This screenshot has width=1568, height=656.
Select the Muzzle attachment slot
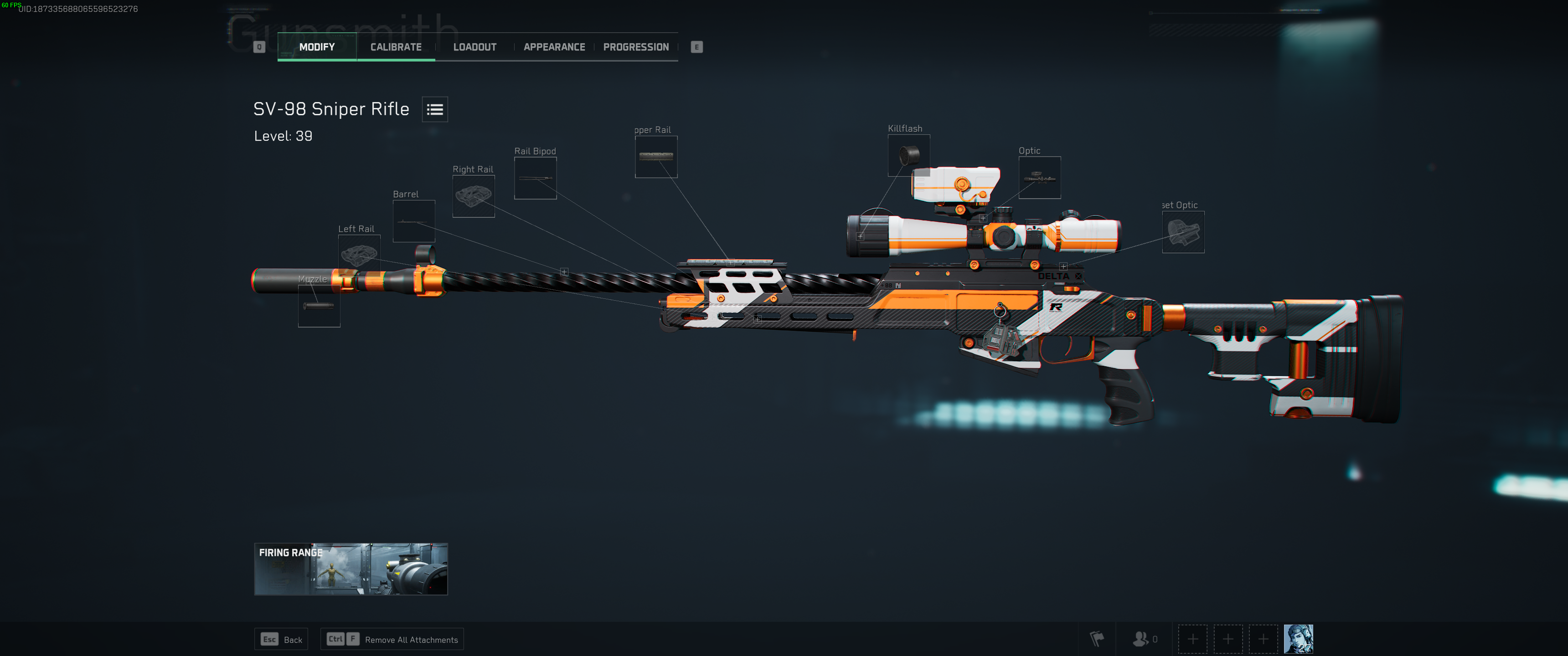319,306
